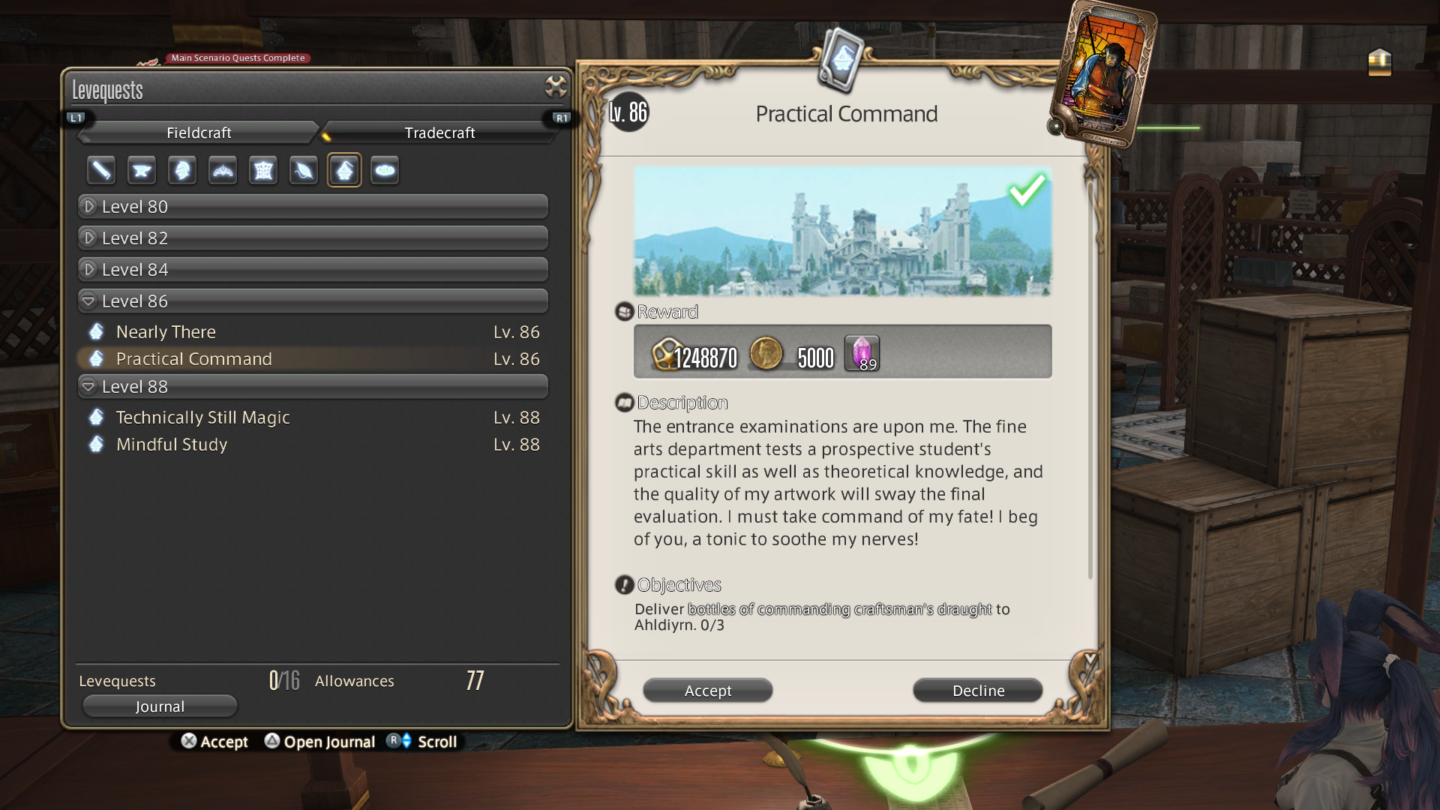Open the Journal

tap(159, 706)
